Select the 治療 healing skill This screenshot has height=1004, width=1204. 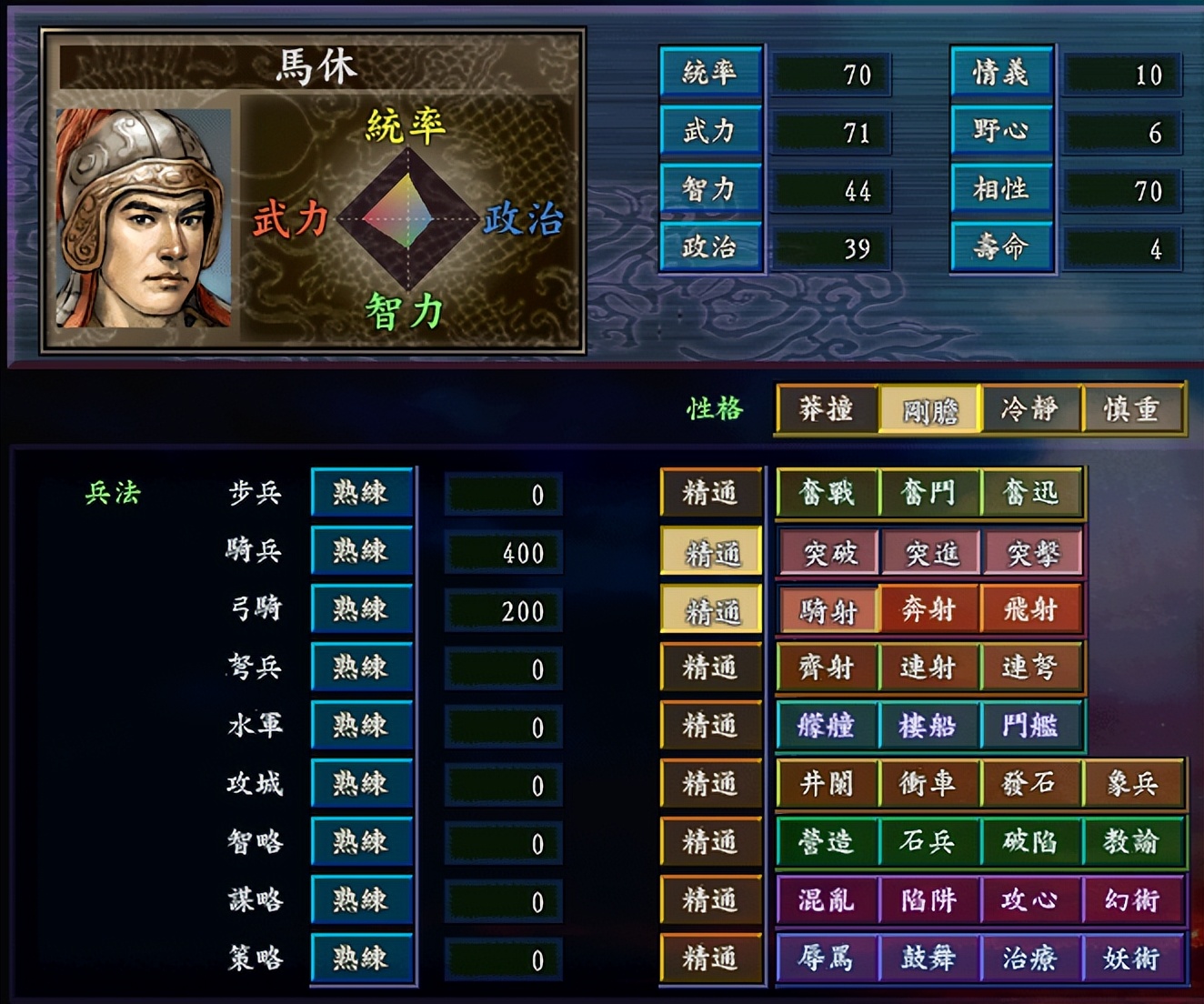(1032, 959)
